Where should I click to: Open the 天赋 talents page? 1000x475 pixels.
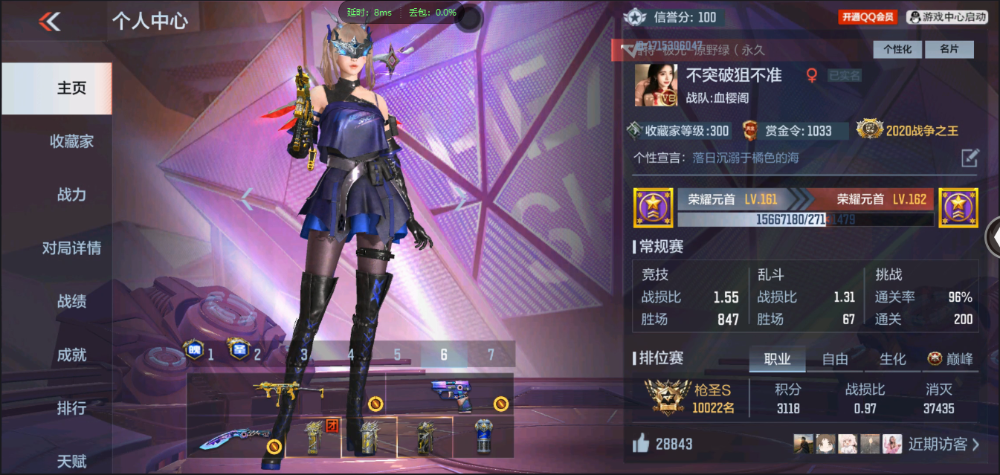71,460
